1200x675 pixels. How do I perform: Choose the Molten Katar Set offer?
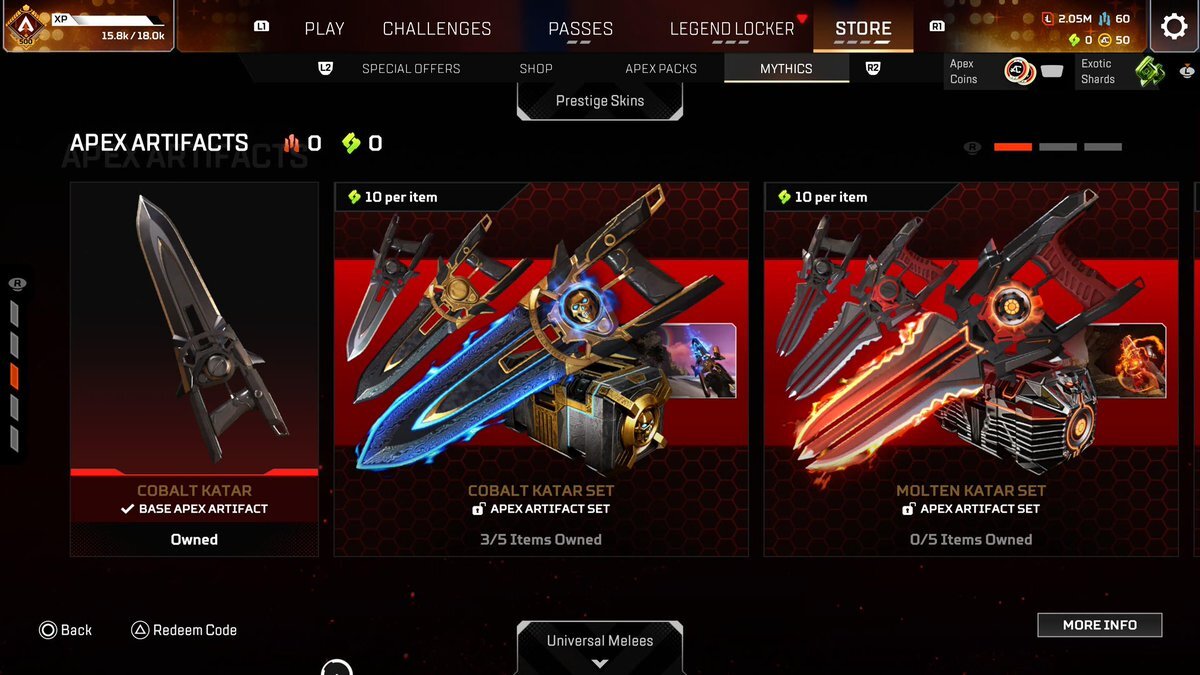[x=971, y=368]
